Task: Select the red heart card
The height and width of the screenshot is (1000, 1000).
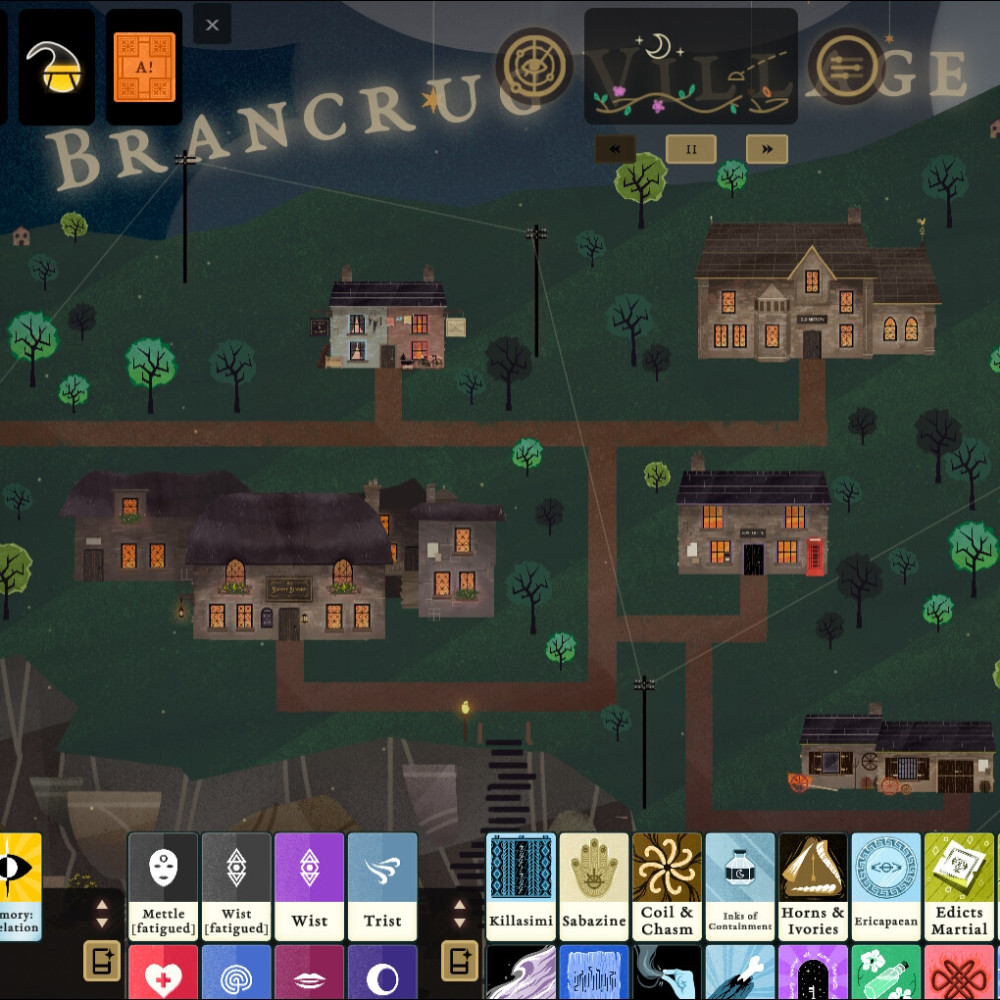Action: coord(163,974)
